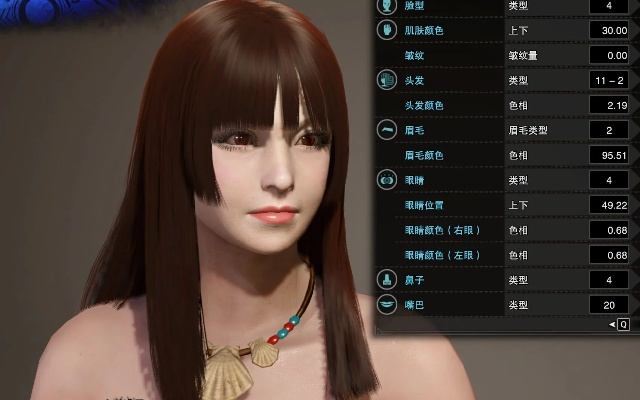Select the 眉毛 eyebrows row
Viewport: 640px width, 400px height.
coord(416,130)
